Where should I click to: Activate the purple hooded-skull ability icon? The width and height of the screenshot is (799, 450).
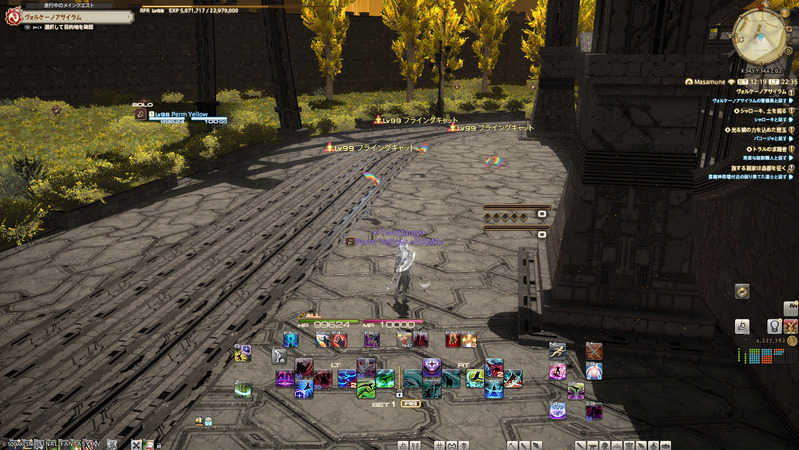pos(432,368)
